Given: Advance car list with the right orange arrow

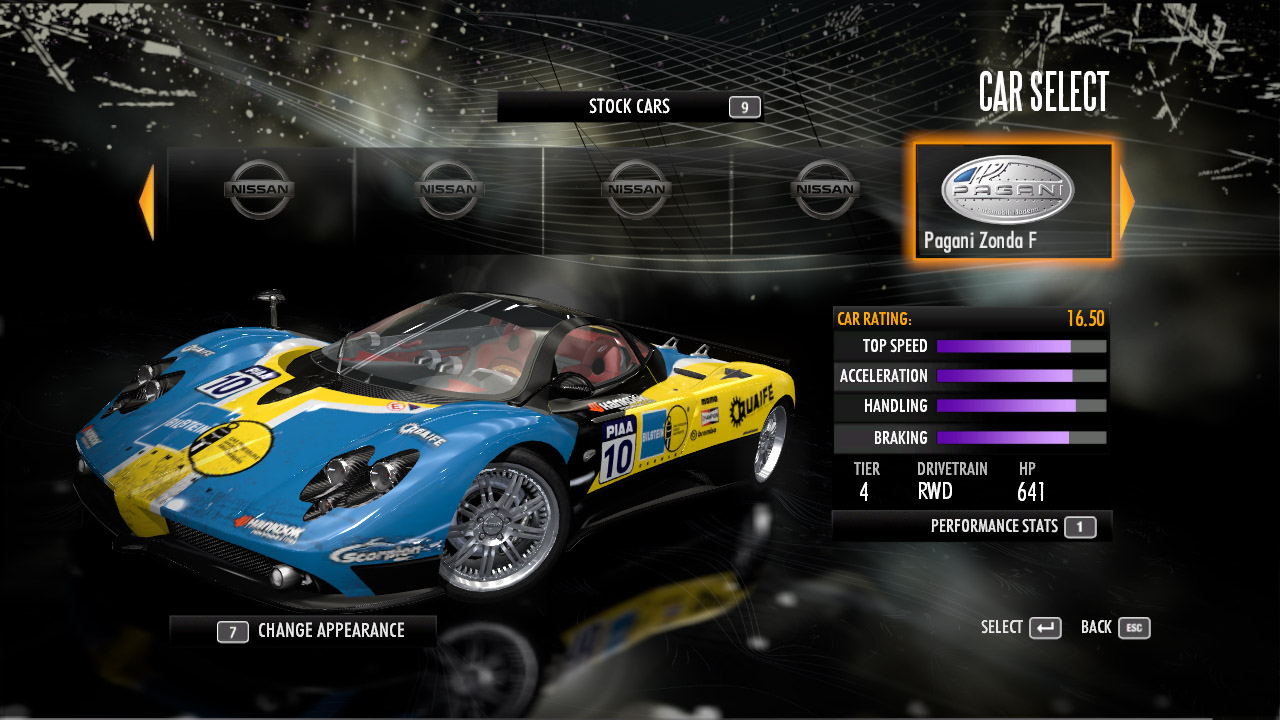Looking at the screenshot, I should point(1127,203).
